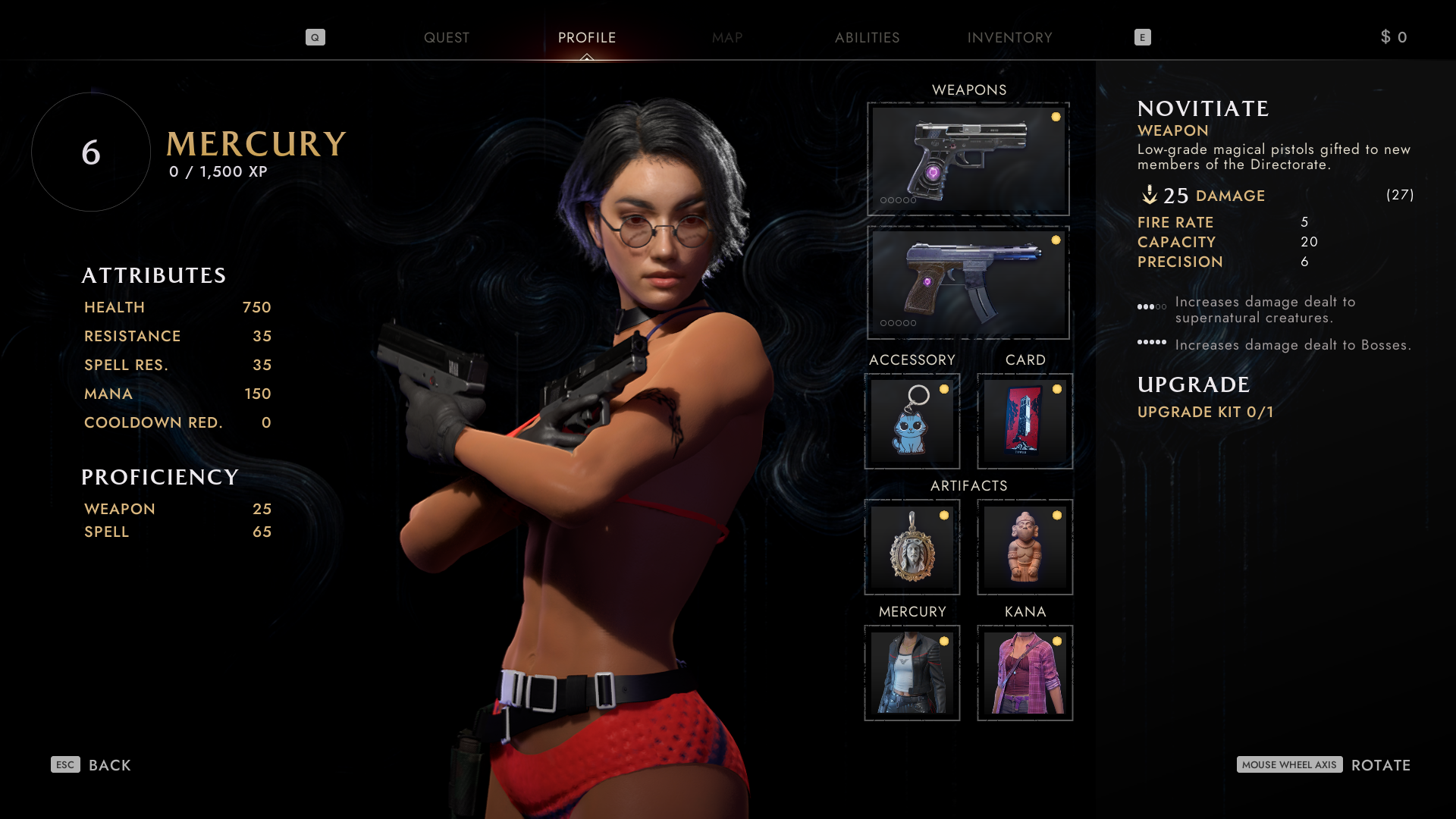Select the Profile tab
The width and height of the screenshot is (1456, 819).
586,37
